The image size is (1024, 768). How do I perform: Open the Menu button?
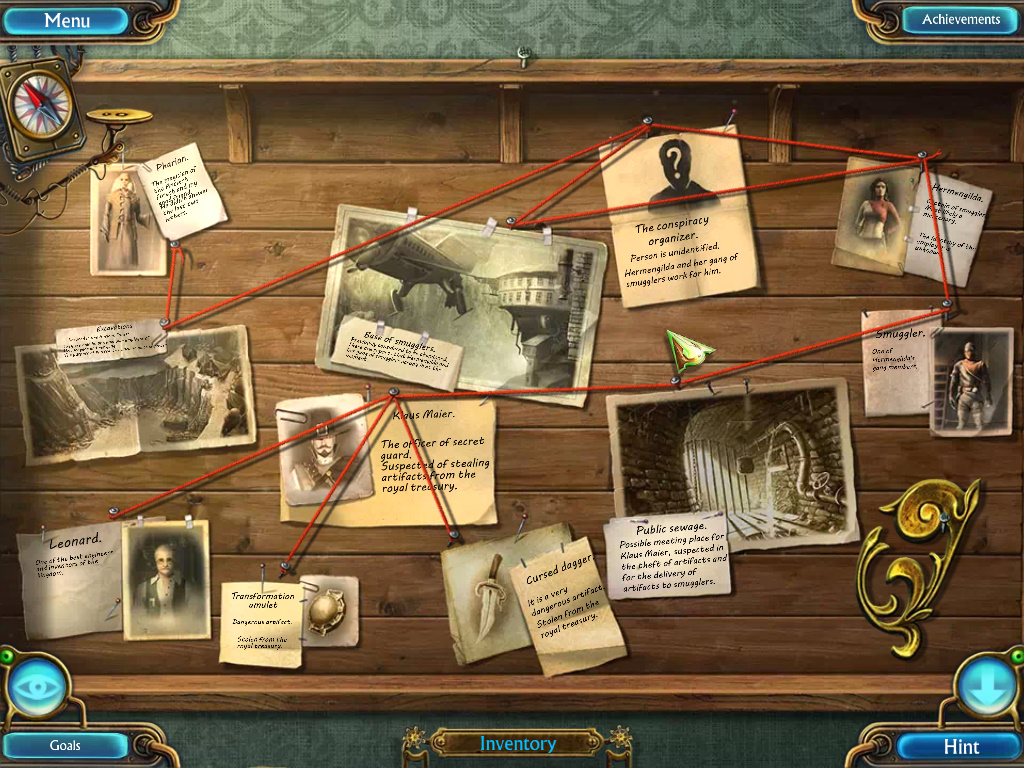pos(67,20)
